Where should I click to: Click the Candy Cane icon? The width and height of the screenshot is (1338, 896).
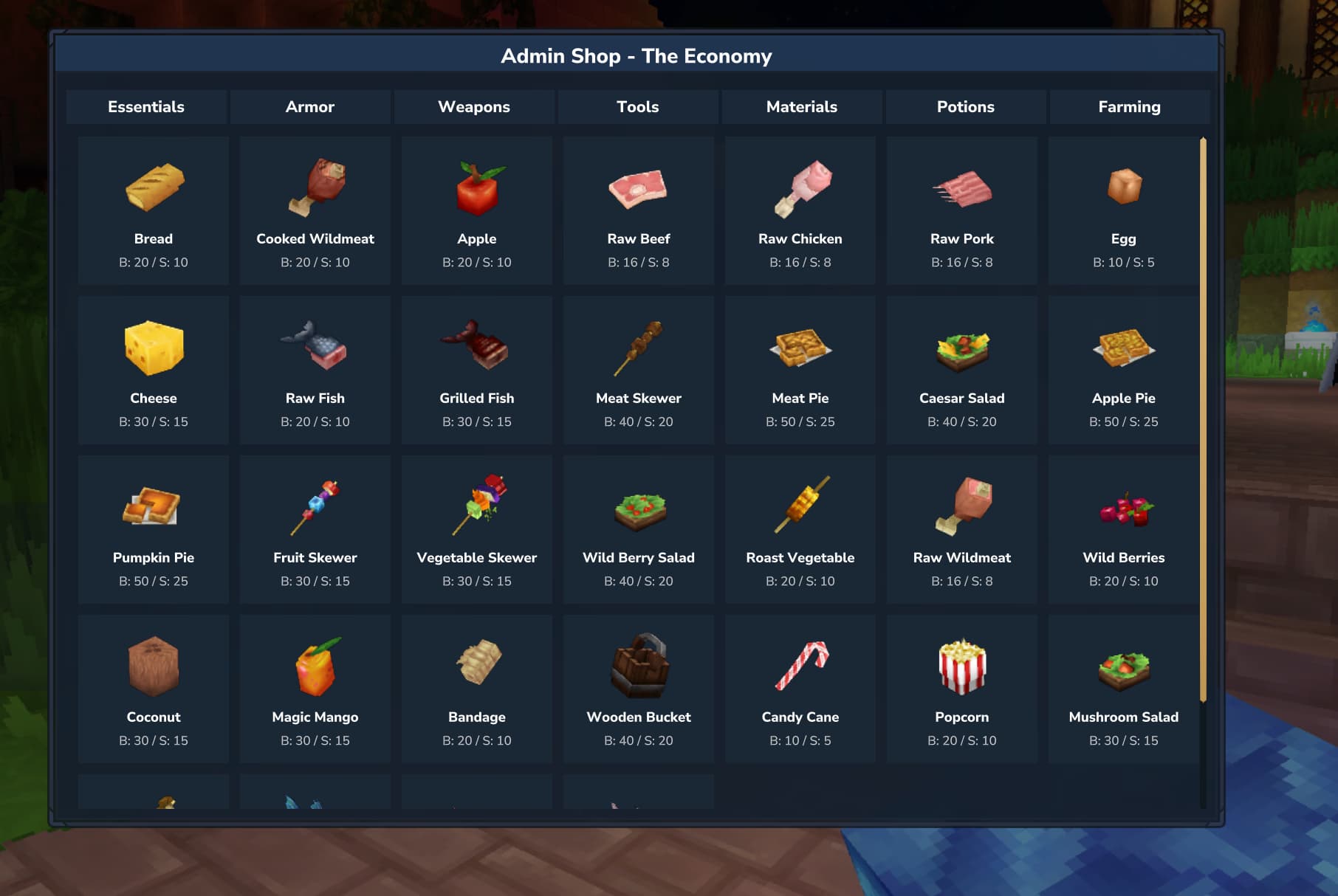coord(800,665)
